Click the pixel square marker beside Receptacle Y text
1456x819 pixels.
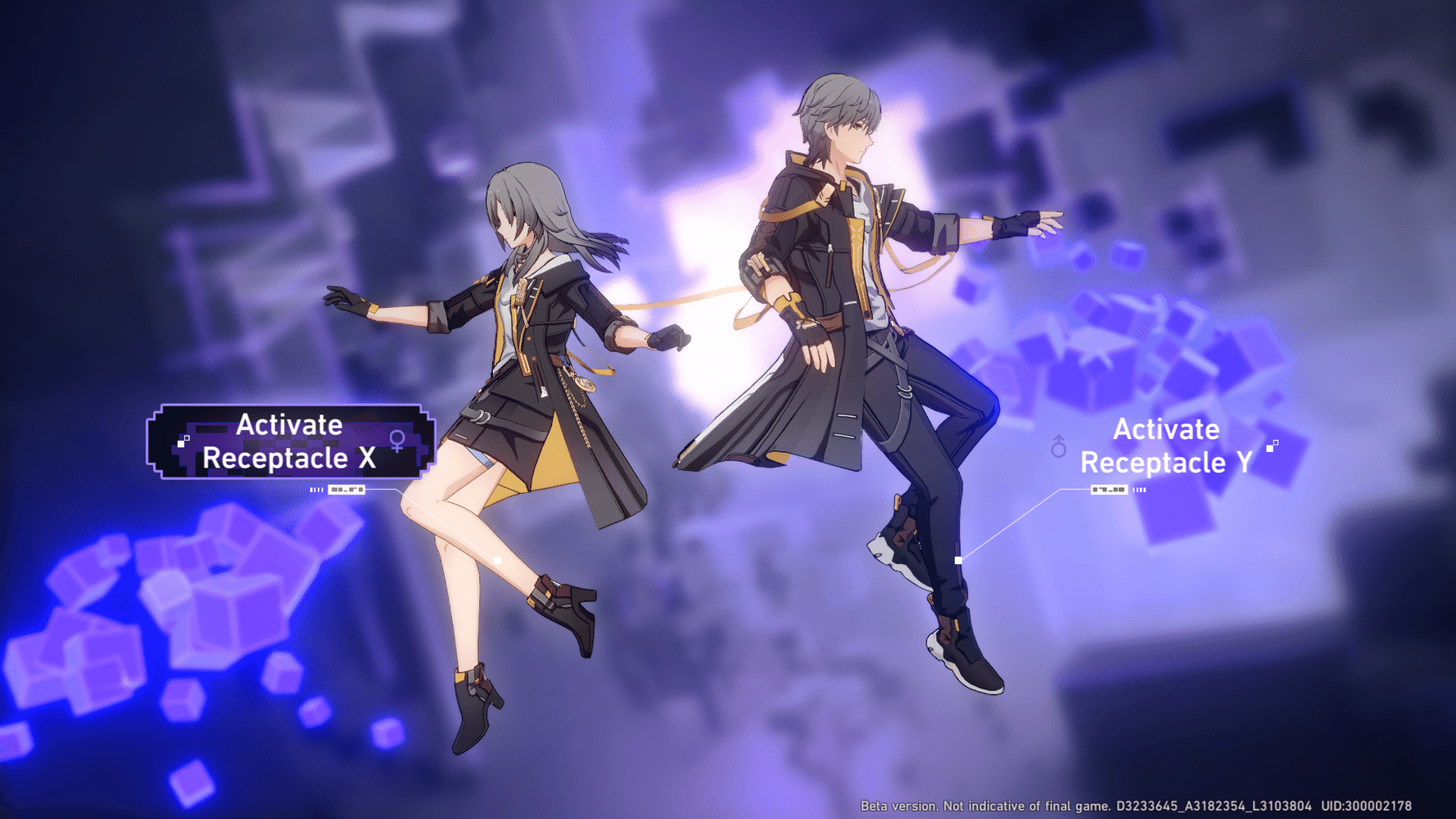click(1272, 447)
